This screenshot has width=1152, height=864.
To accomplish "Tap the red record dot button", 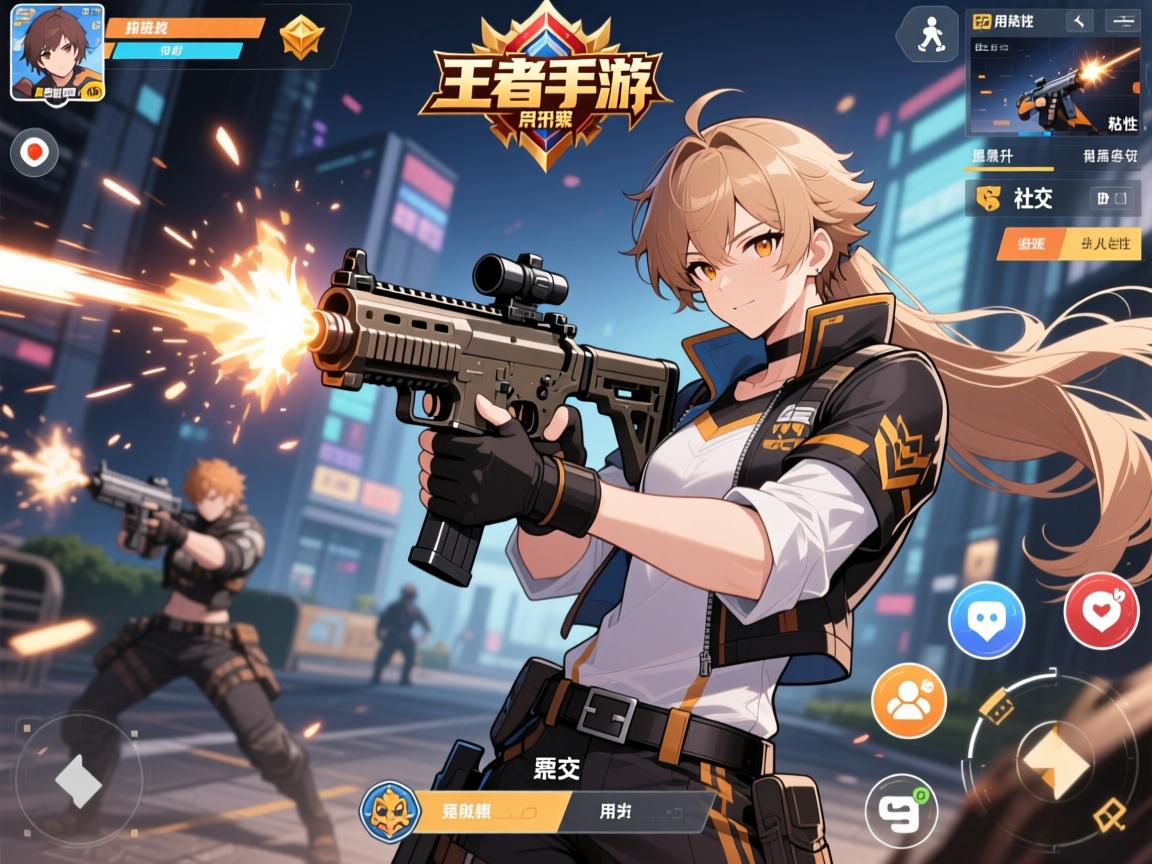I will [35, 153].
